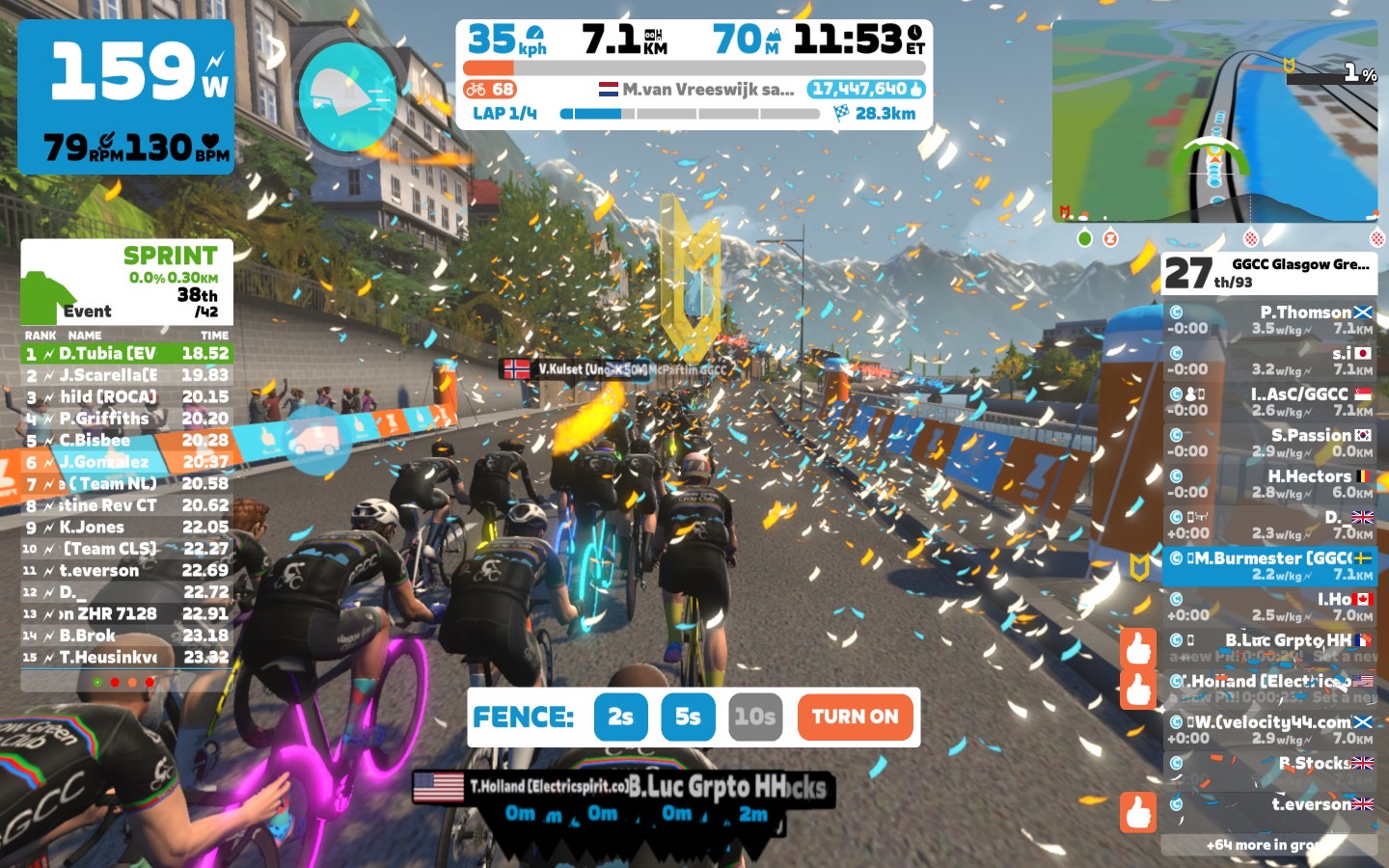This screenshot has width=1389, height=868.
Task: Select B.Brok in the sprint leaderboard
Action: tap(126, 636)
